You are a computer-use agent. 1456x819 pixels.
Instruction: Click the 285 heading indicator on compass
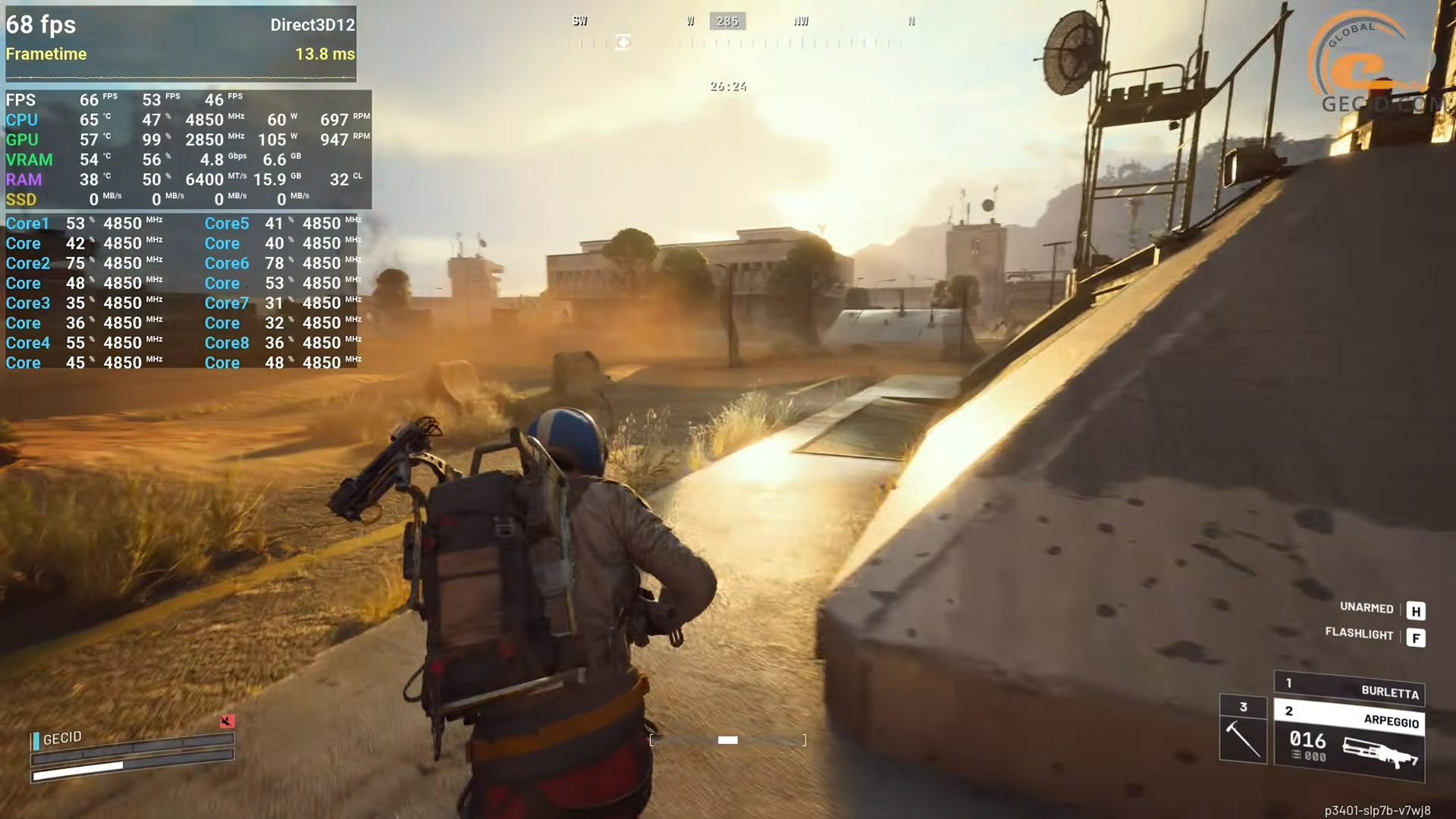[x=727, y=21]
